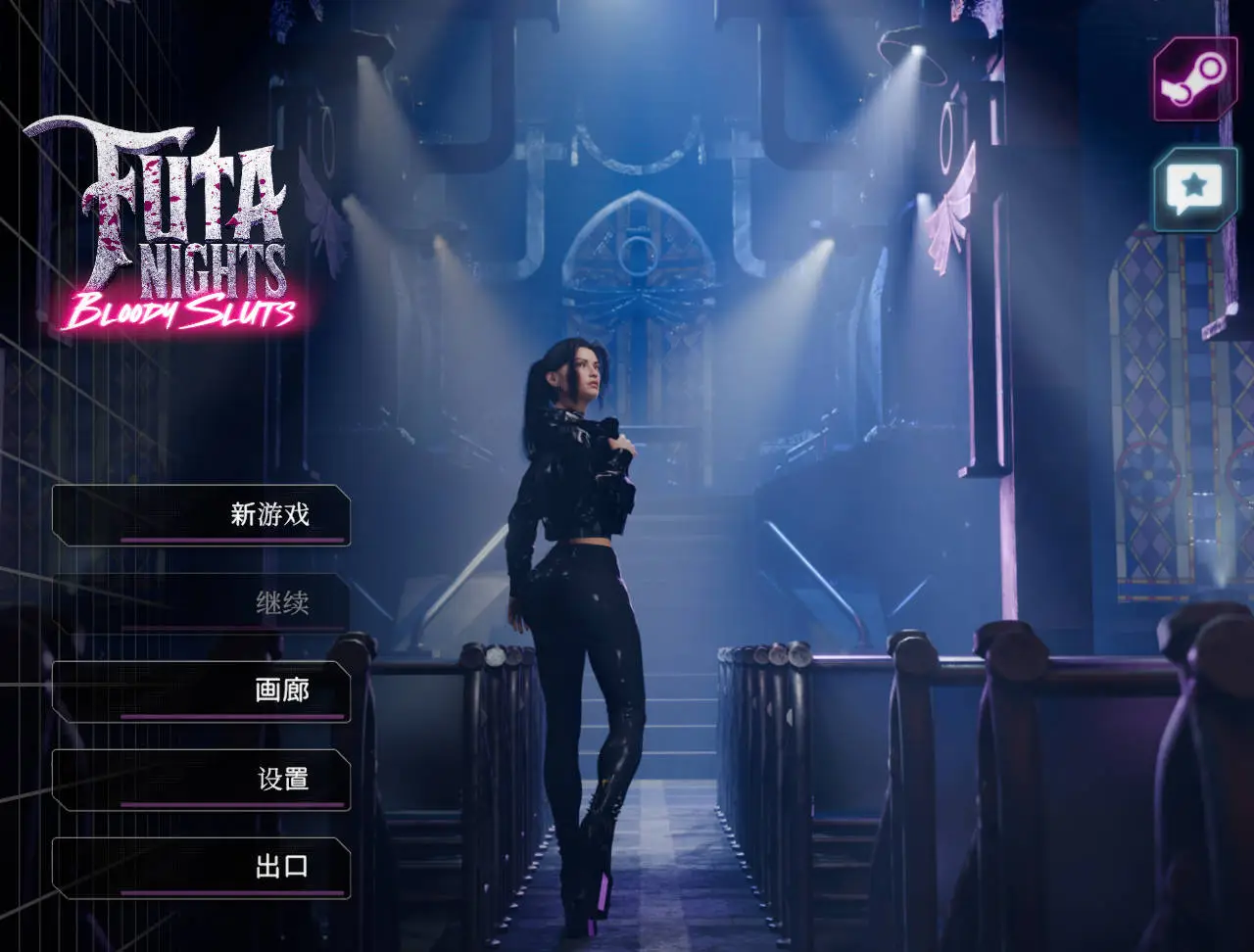Click the underline bar beneath 设置

coord(230,805)
